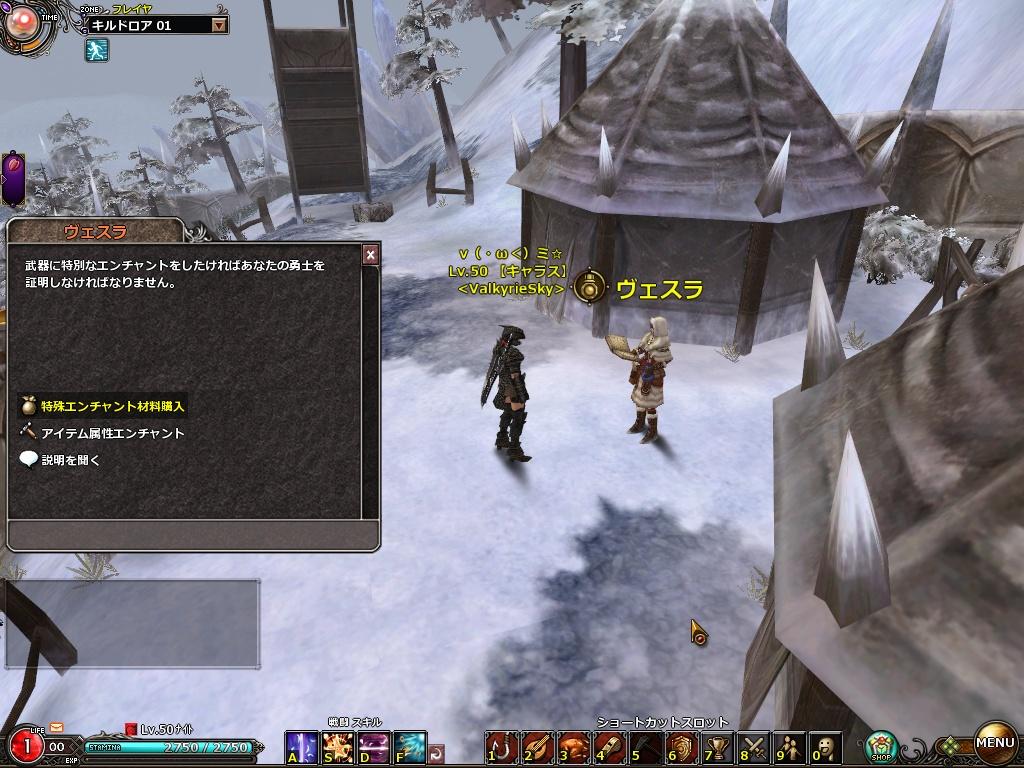Close the ヴェスラ dialogue window
This screenshot has width=1024, height=768.
point(370,255)
